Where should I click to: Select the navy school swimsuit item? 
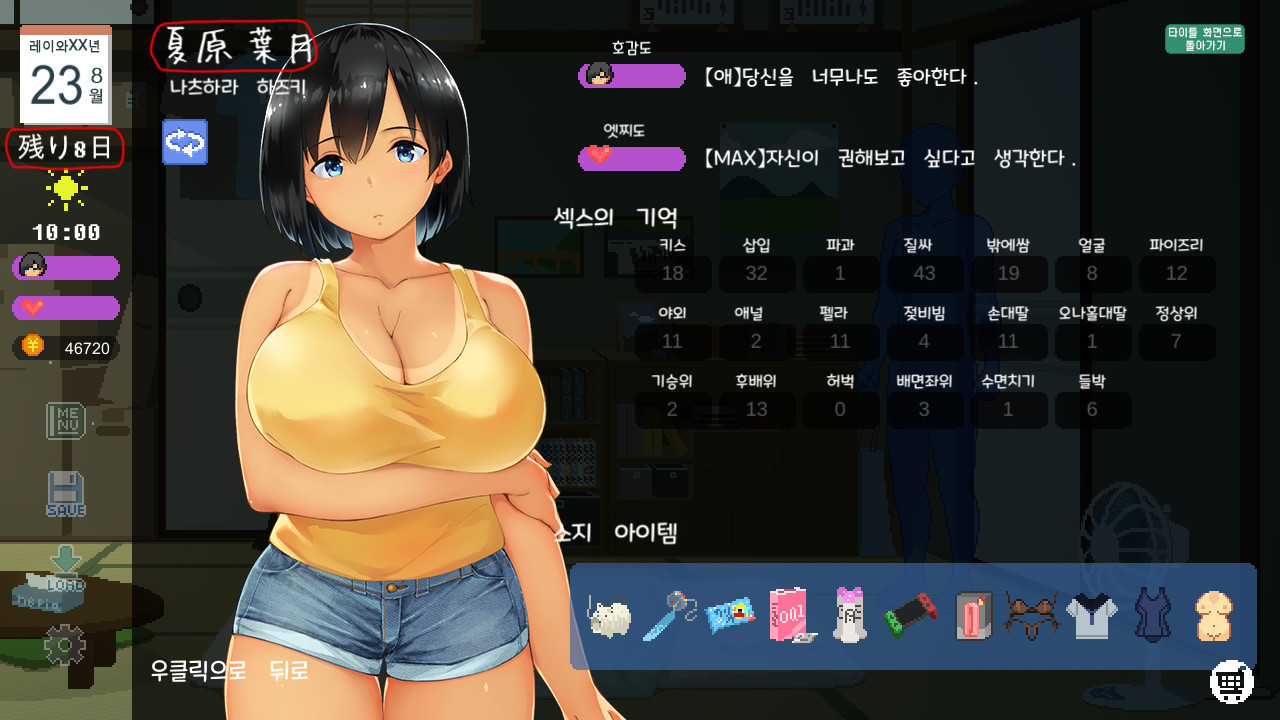tap(1152, 615)
